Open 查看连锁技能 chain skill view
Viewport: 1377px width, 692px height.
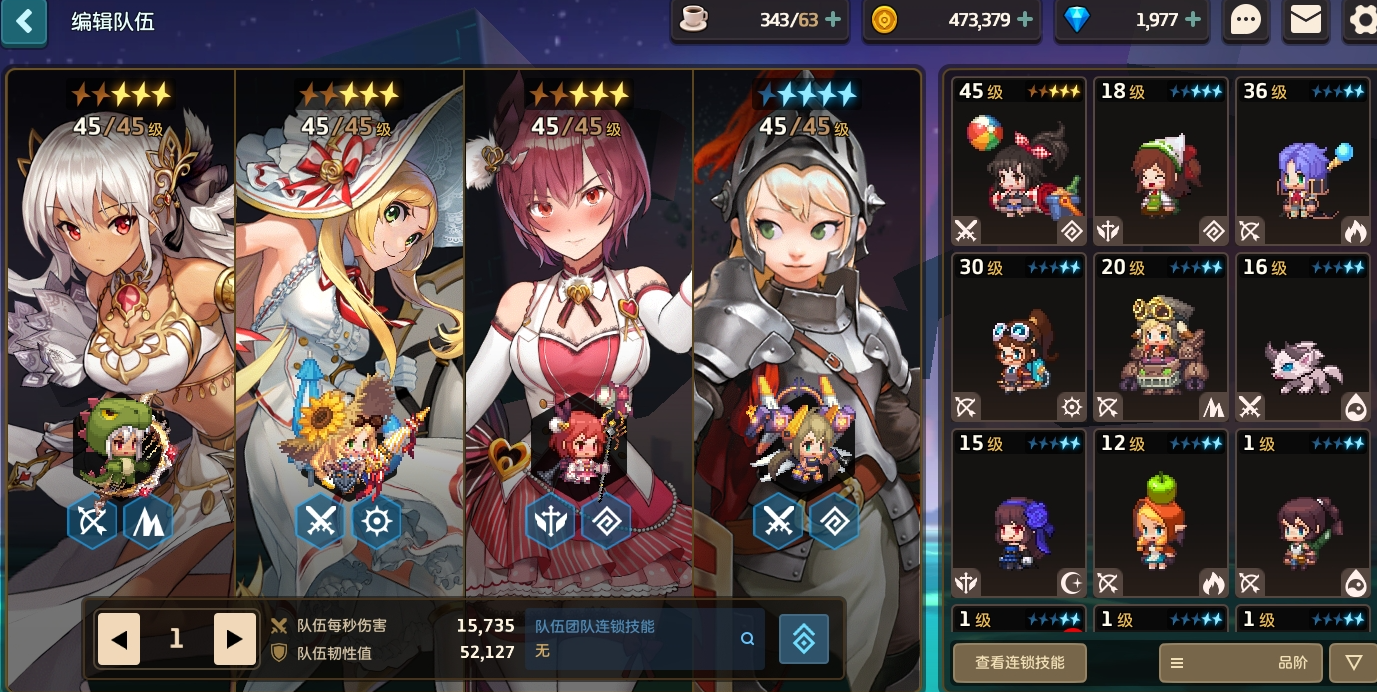(x=1019, y=663)
